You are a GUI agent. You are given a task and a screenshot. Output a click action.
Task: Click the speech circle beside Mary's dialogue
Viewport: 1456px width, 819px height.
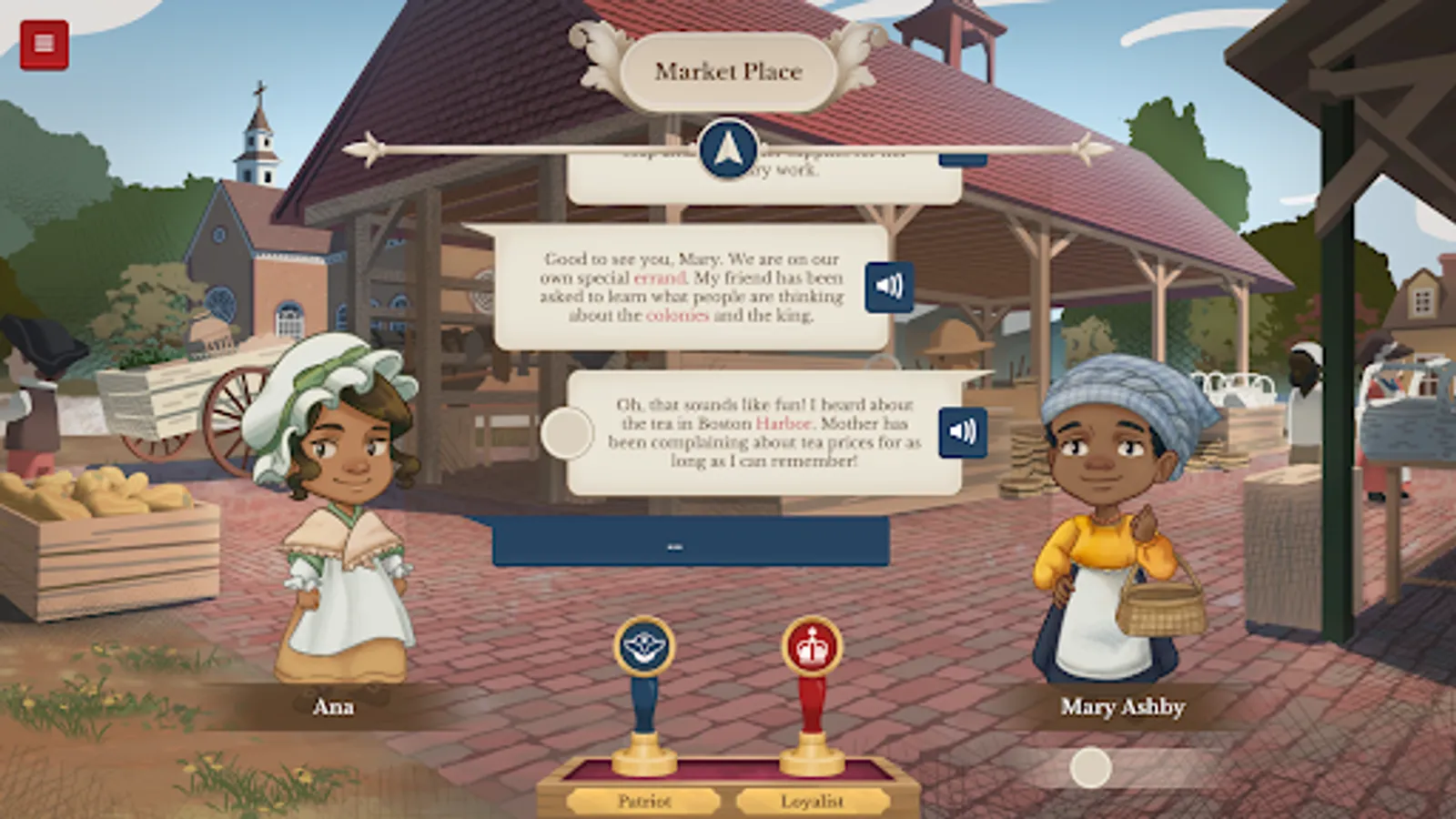pyautogui.click(x=569, y=430)
